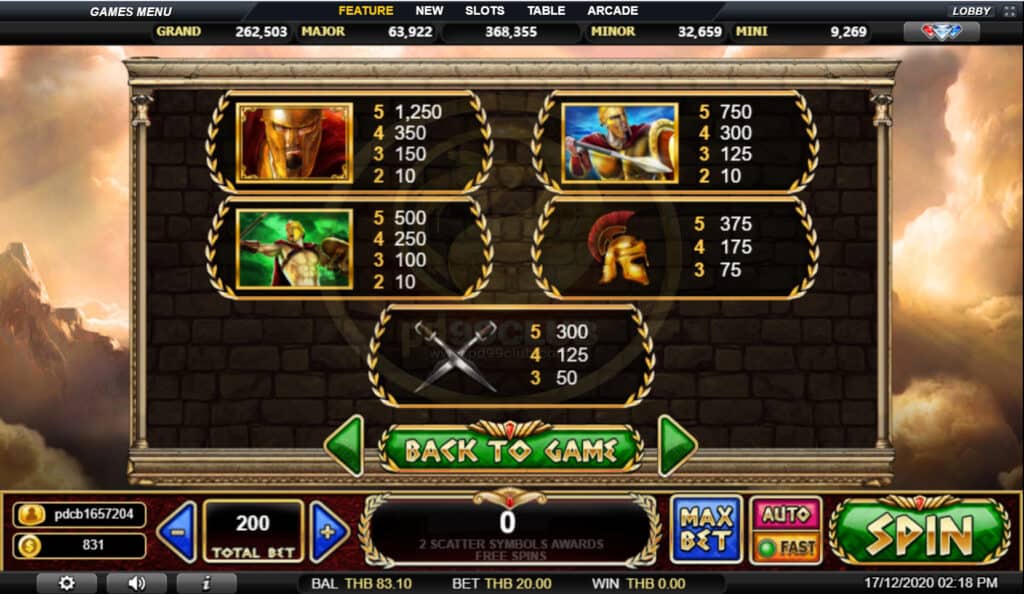Image resolution: width=1024 pixels, height=594 pixels.
Task: Increase total bet with plus button
Action: tap(329, 530)
